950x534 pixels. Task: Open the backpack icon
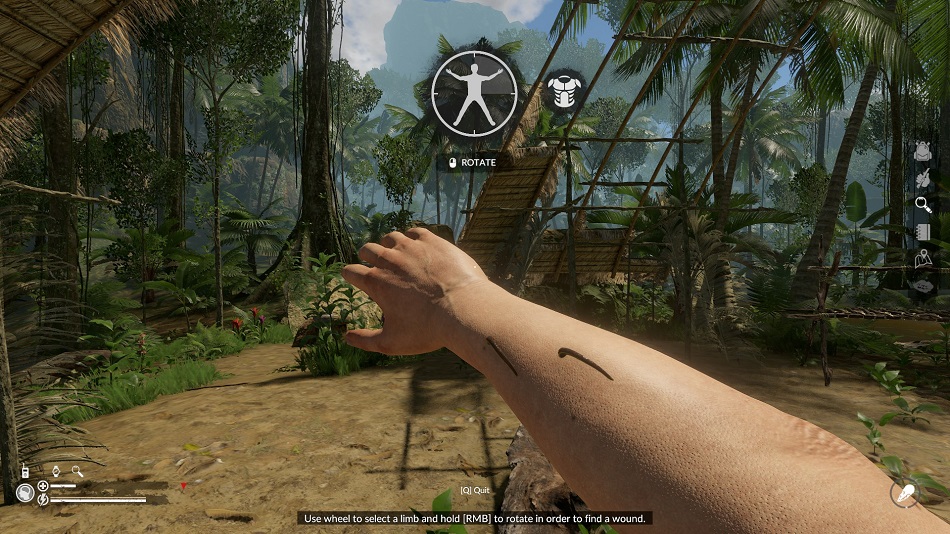[x=923, y=151]
